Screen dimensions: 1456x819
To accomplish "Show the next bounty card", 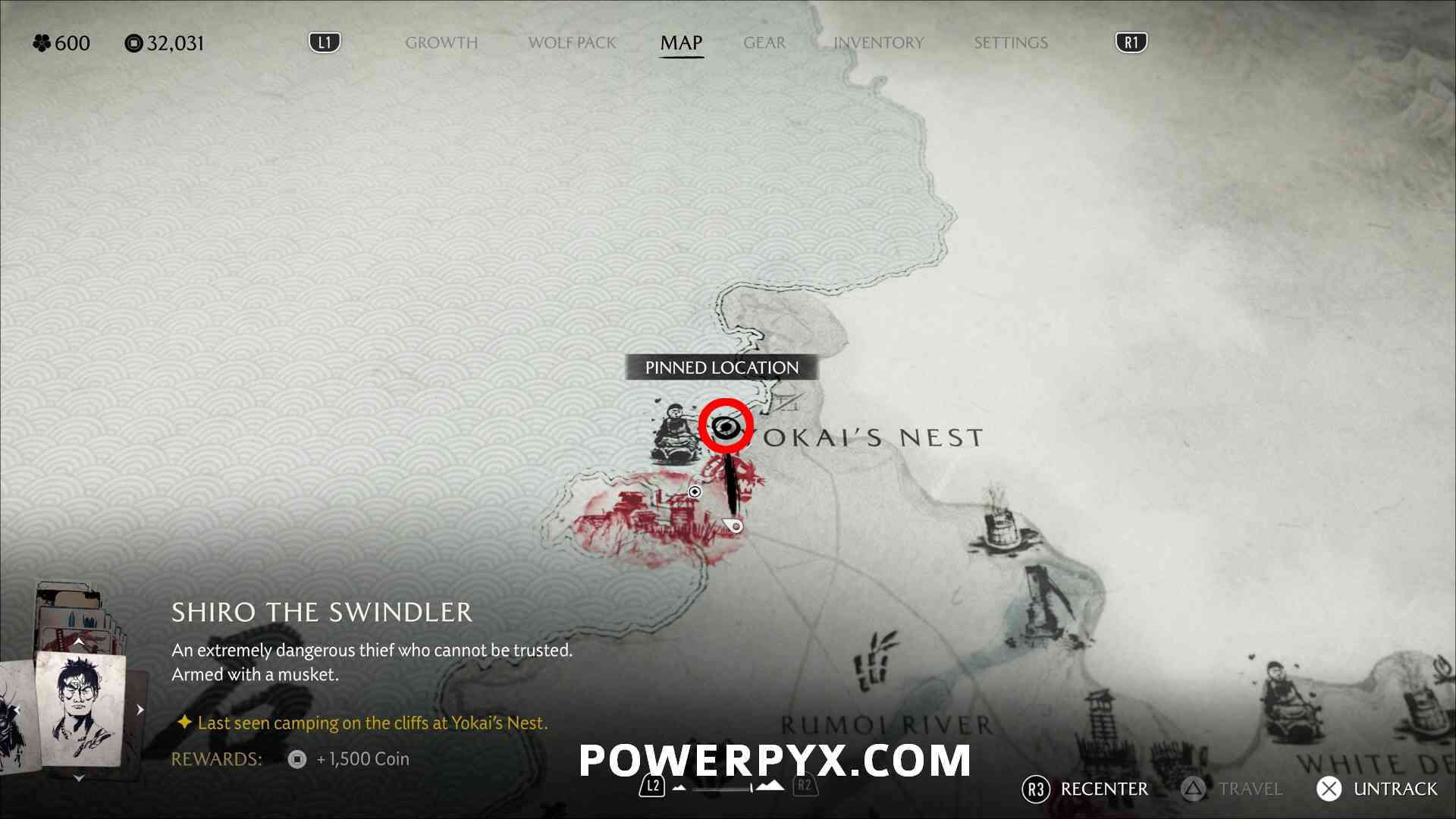I will pos(140,710).
